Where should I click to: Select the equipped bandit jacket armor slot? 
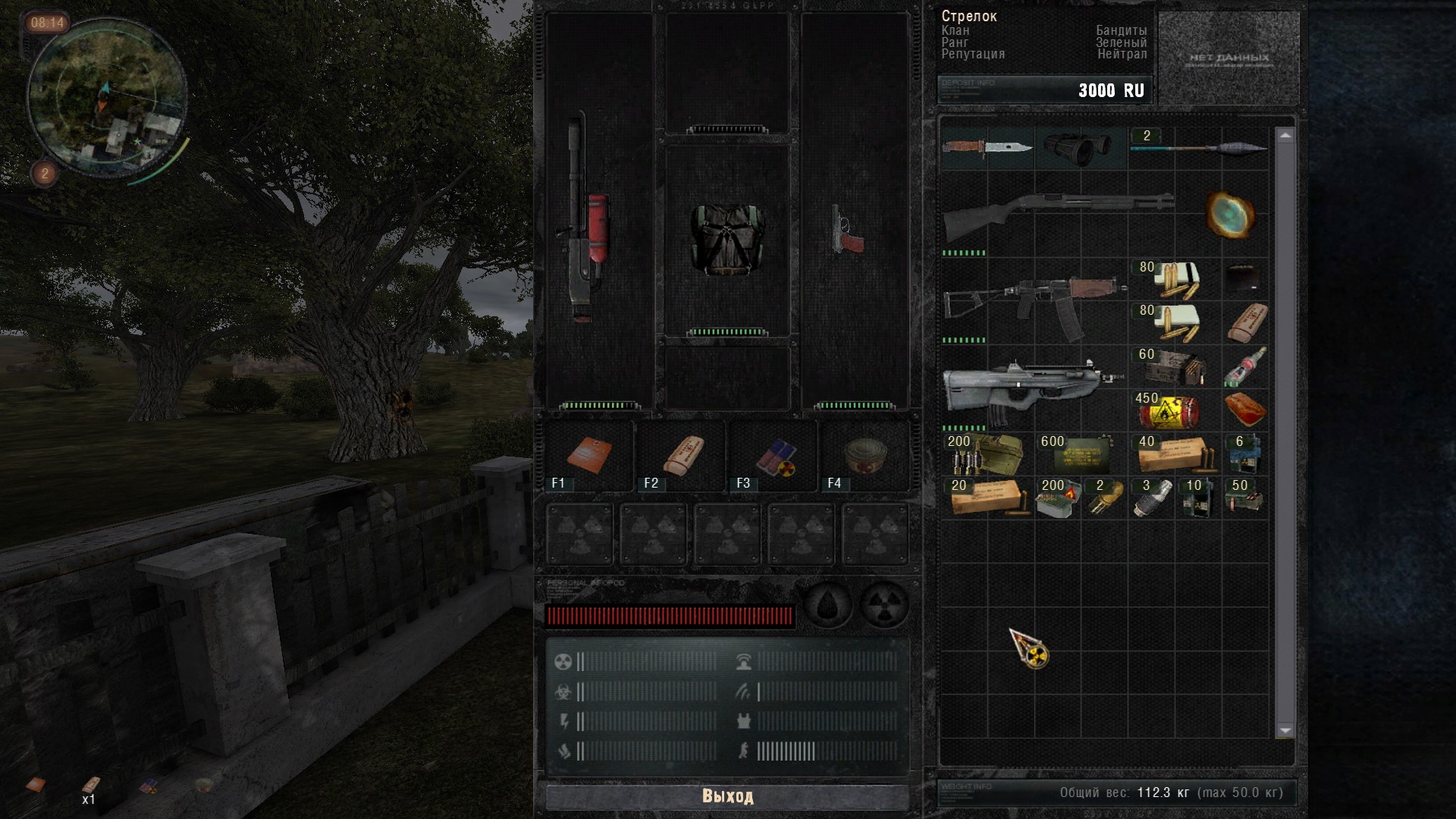[x=727, y=239]
